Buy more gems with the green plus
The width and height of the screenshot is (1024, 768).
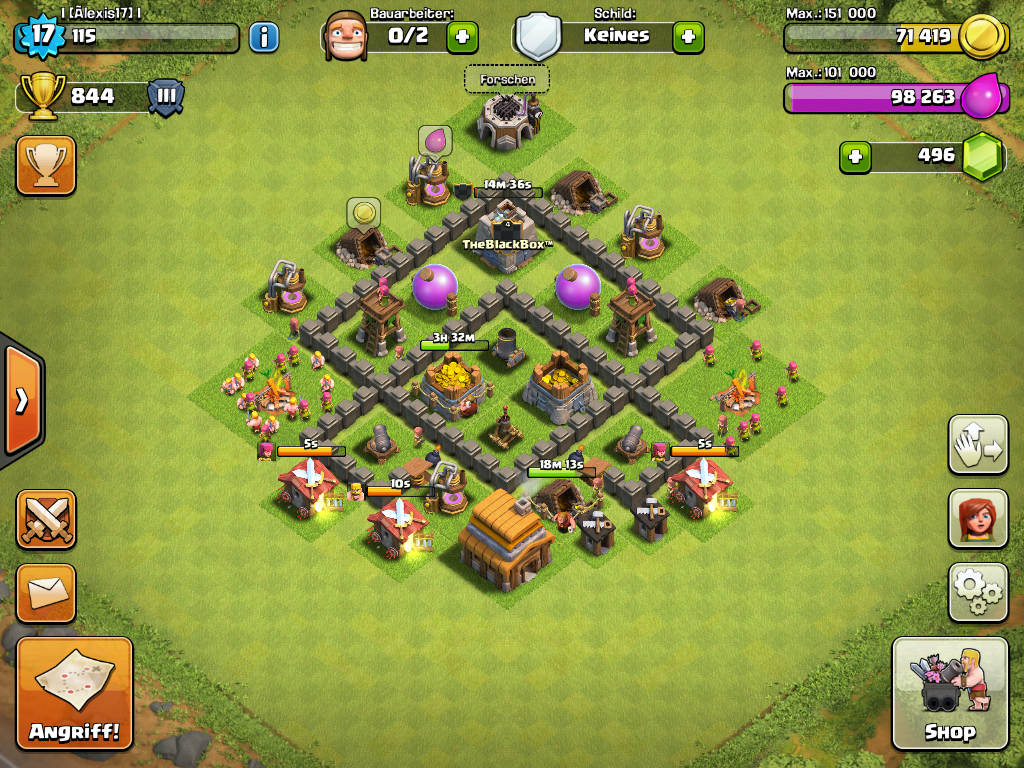[x=854, y=156]
